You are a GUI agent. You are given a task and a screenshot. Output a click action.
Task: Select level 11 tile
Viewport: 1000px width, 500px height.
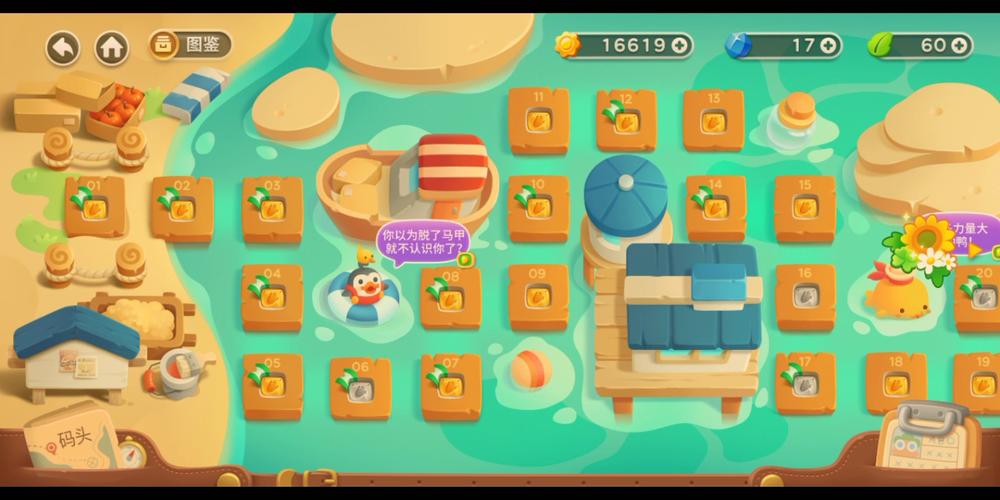point(539,120)
